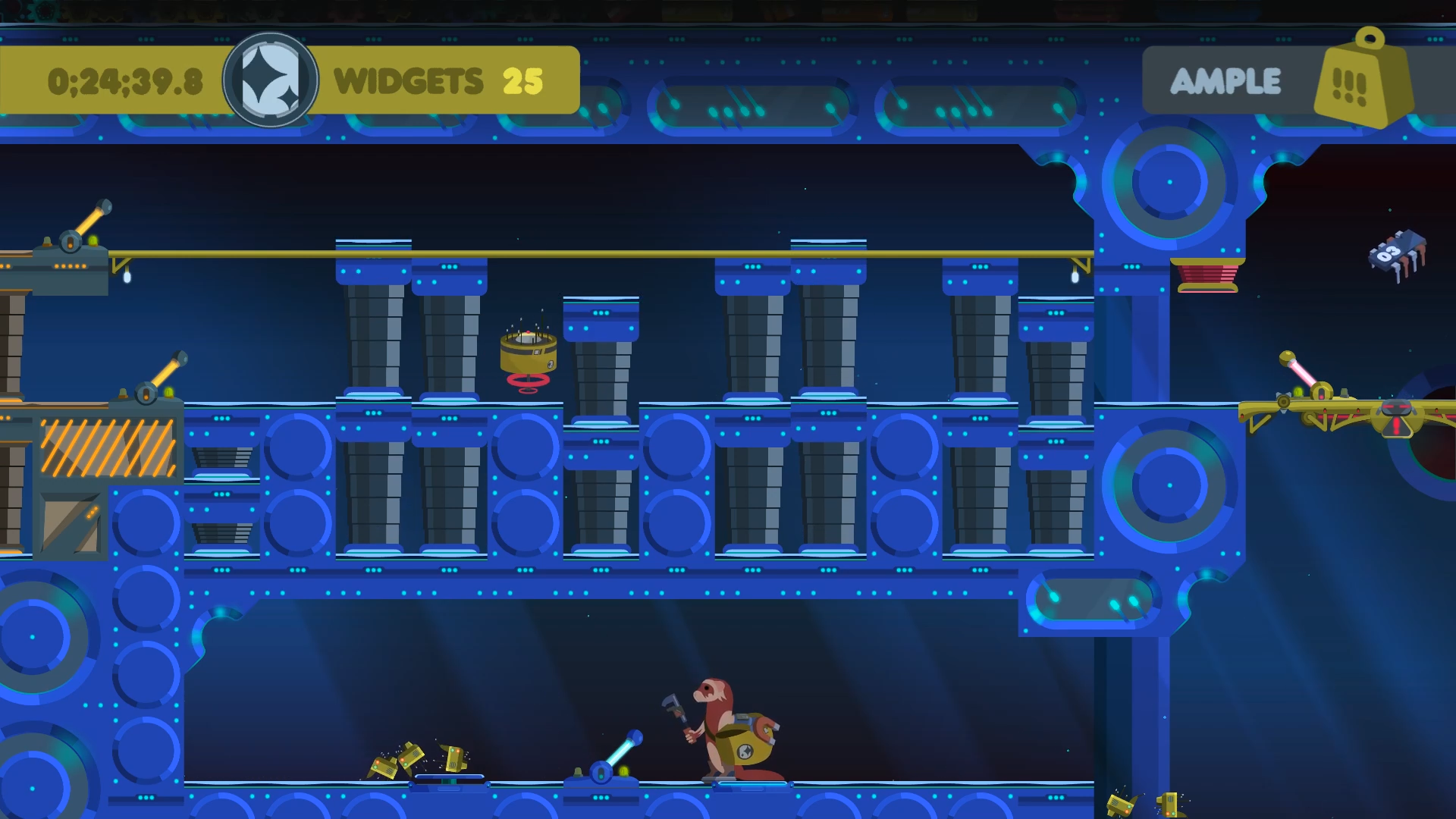Select the yellow weight icon beside AMPLE

click(x=1362, y=82)
